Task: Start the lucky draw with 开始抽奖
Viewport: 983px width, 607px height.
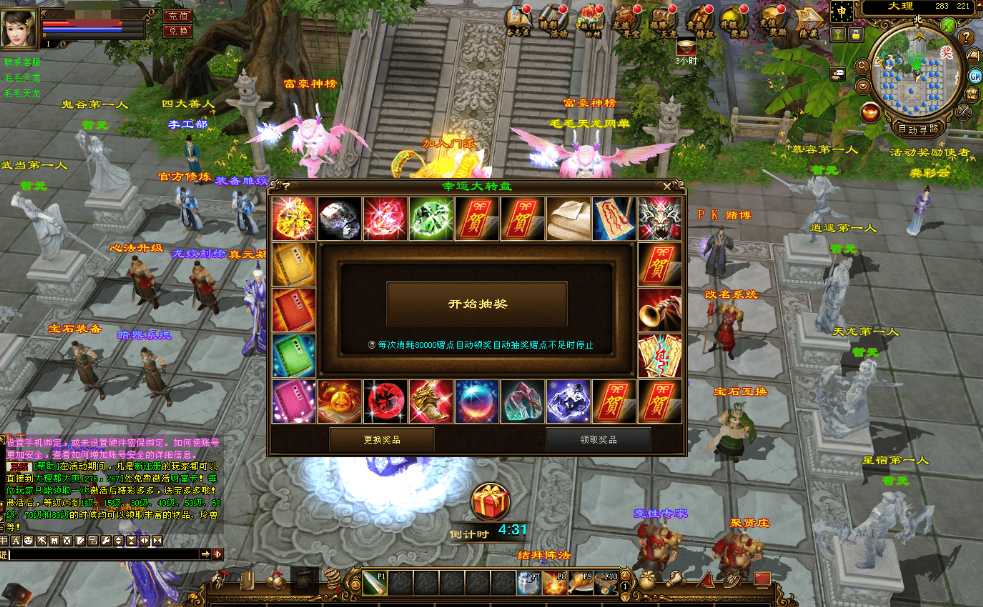Action: (x=476, y=304)
